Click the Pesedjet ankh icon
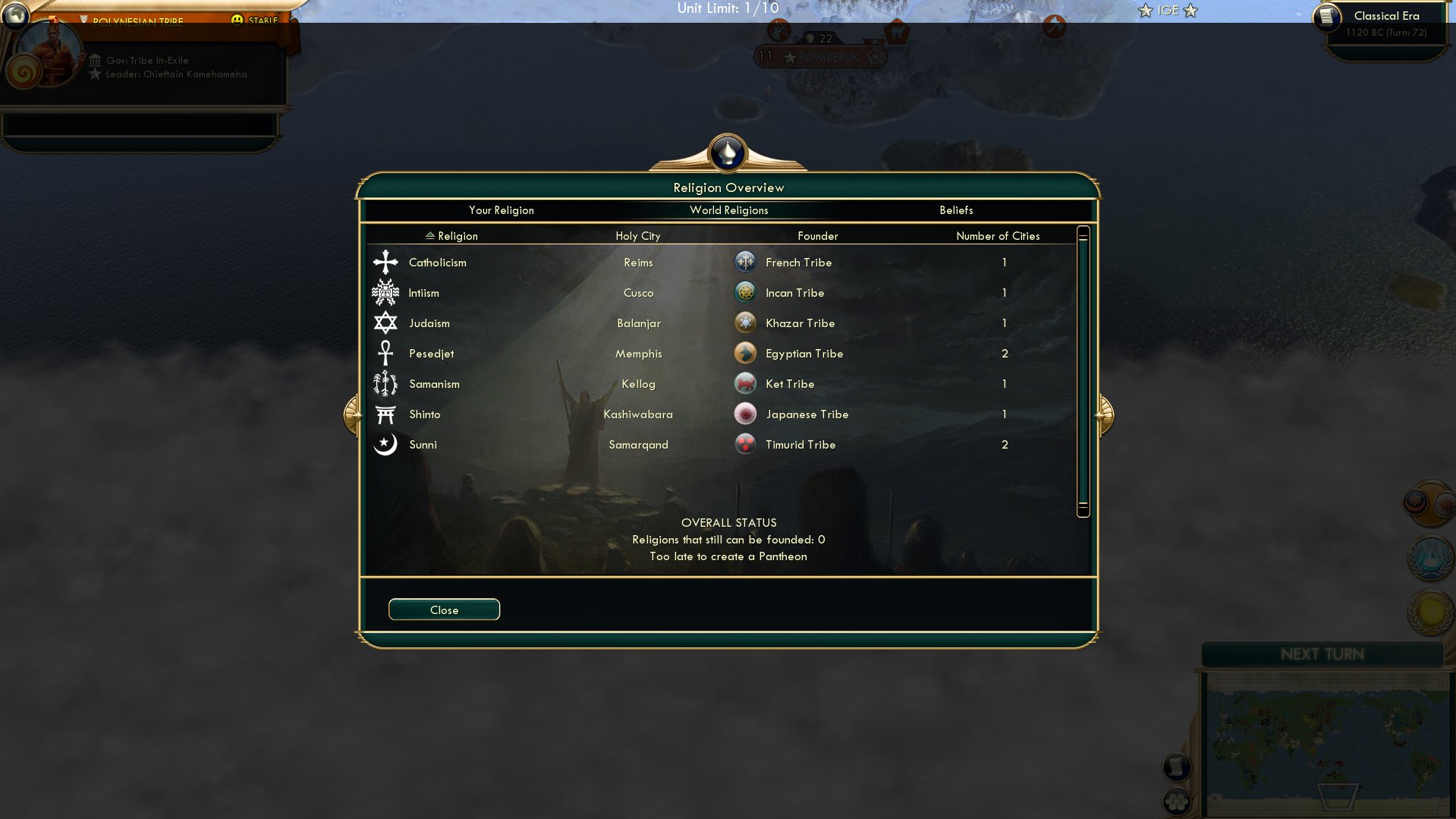Viewport: 1456px width, 819px height. [385, 354]
